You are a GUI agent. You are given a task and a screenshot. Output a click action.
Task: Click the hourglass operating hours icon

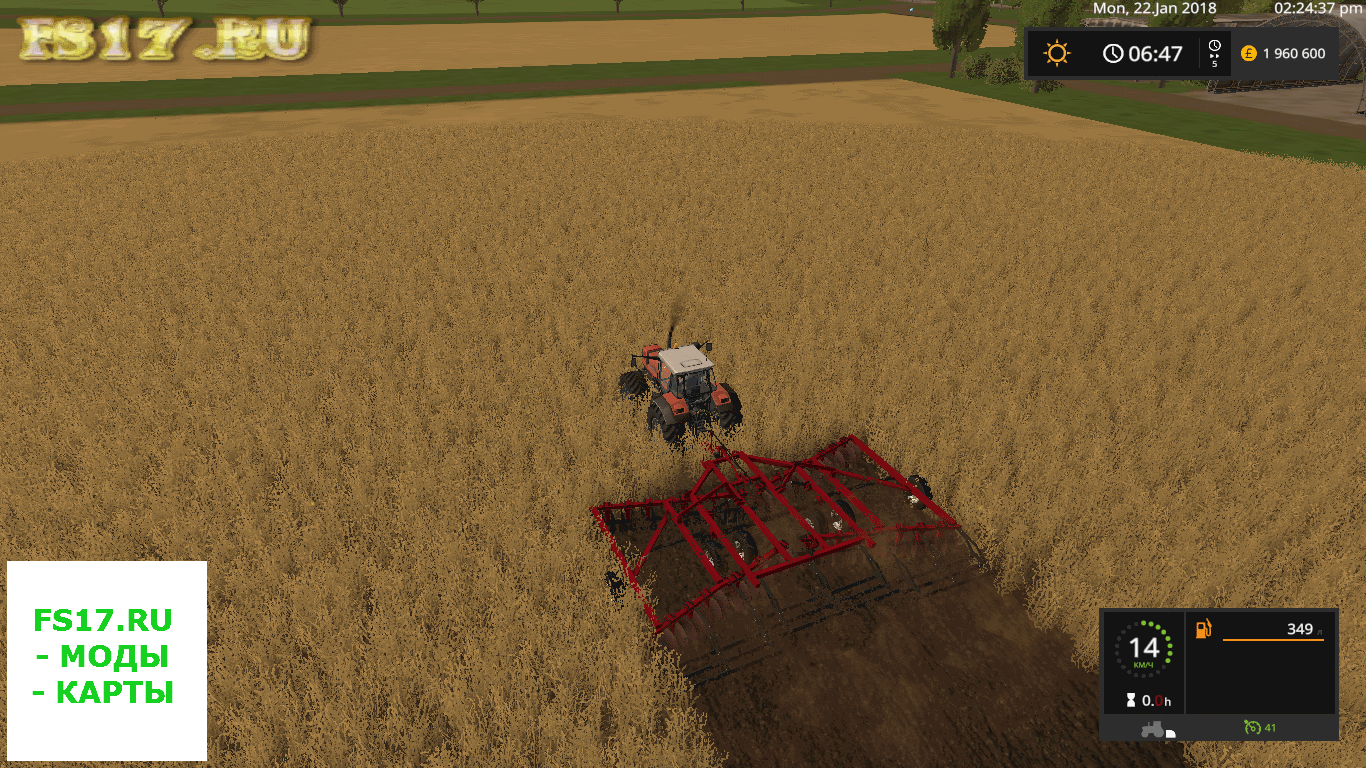(1131, 701)
